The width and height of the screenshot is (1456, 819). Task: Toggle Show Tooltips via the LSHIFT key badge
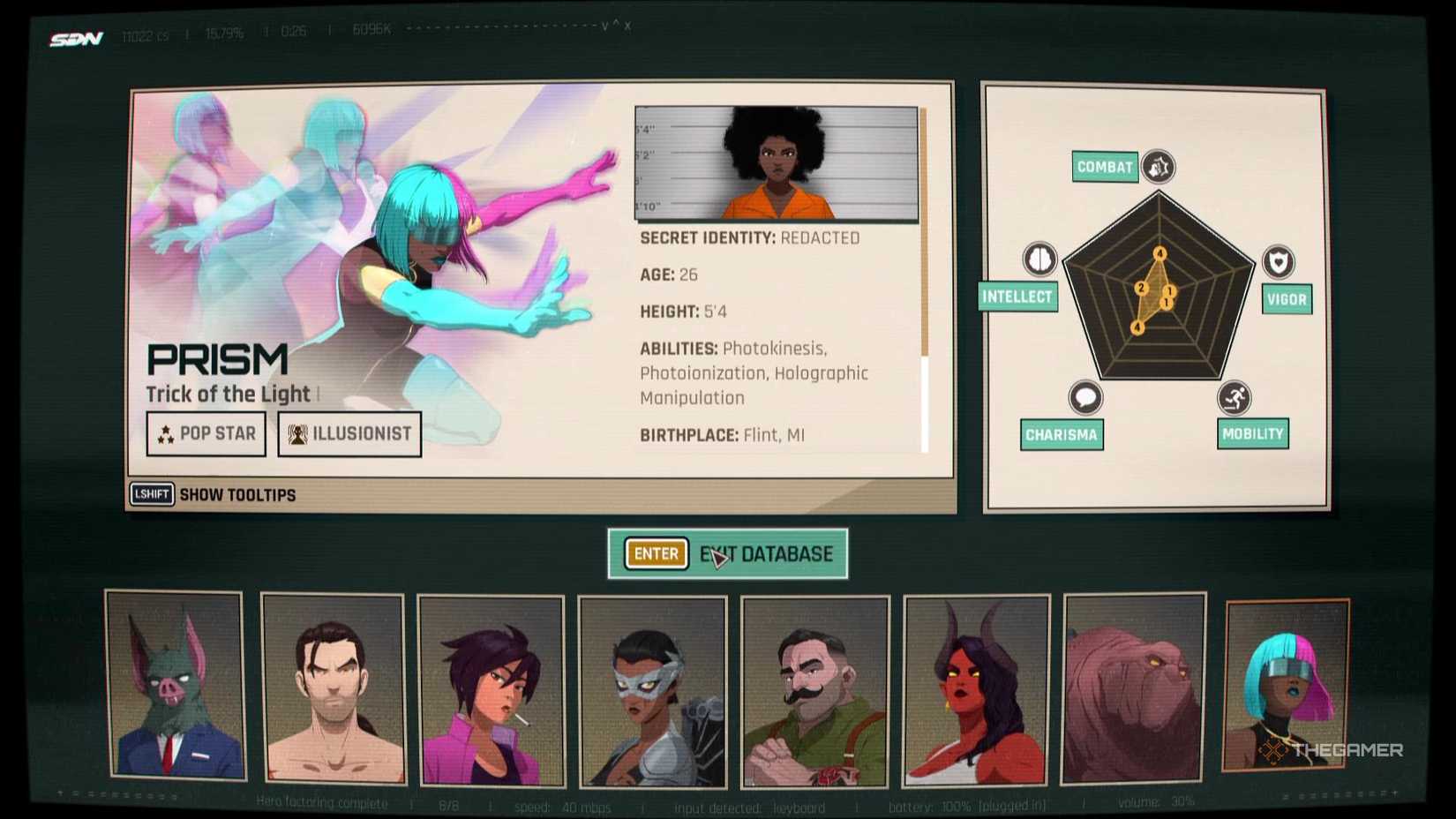pyautogui.click(x=151, y=495)
